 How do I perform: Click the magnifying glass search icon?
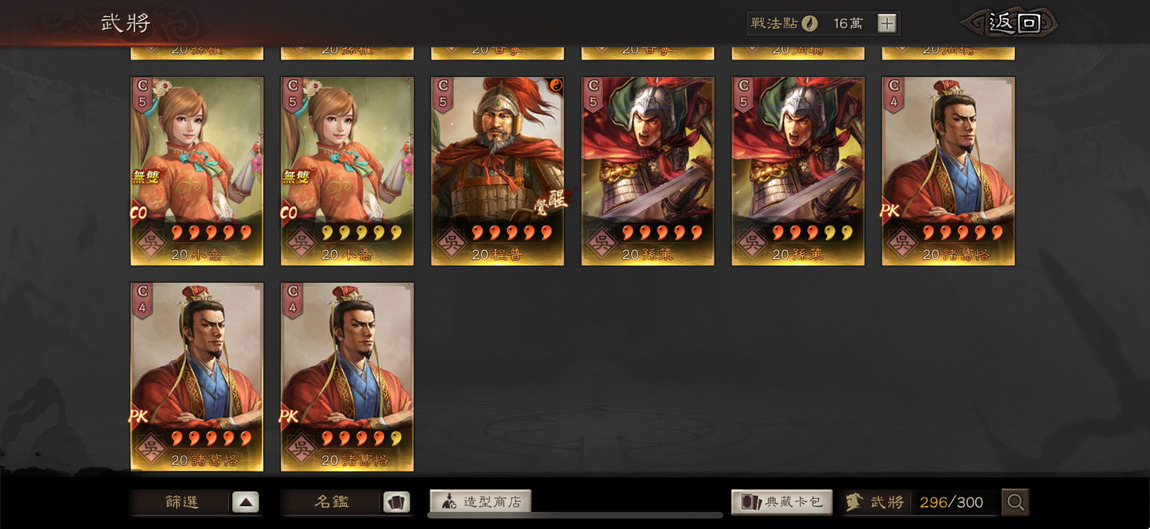tap(1015, 502)
